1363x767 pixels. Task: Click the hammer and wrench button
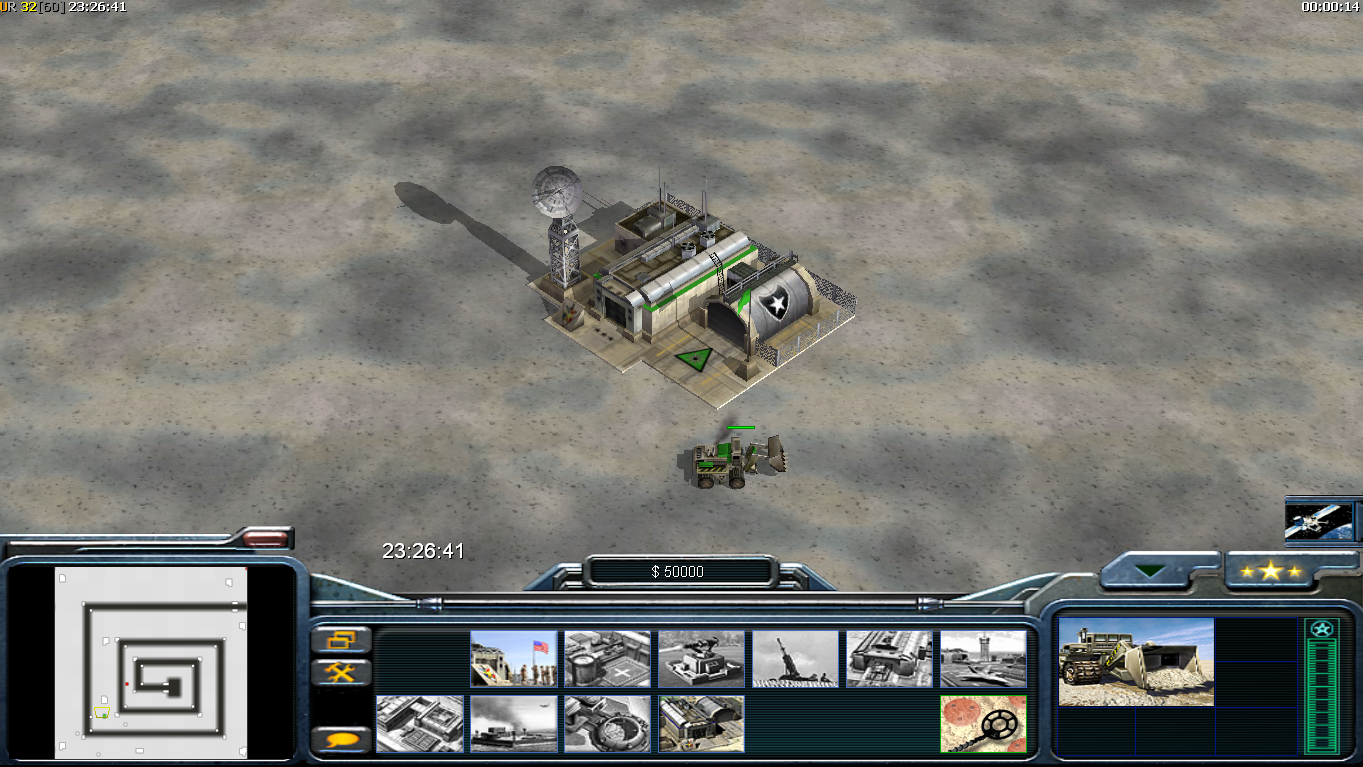(341, 672)
